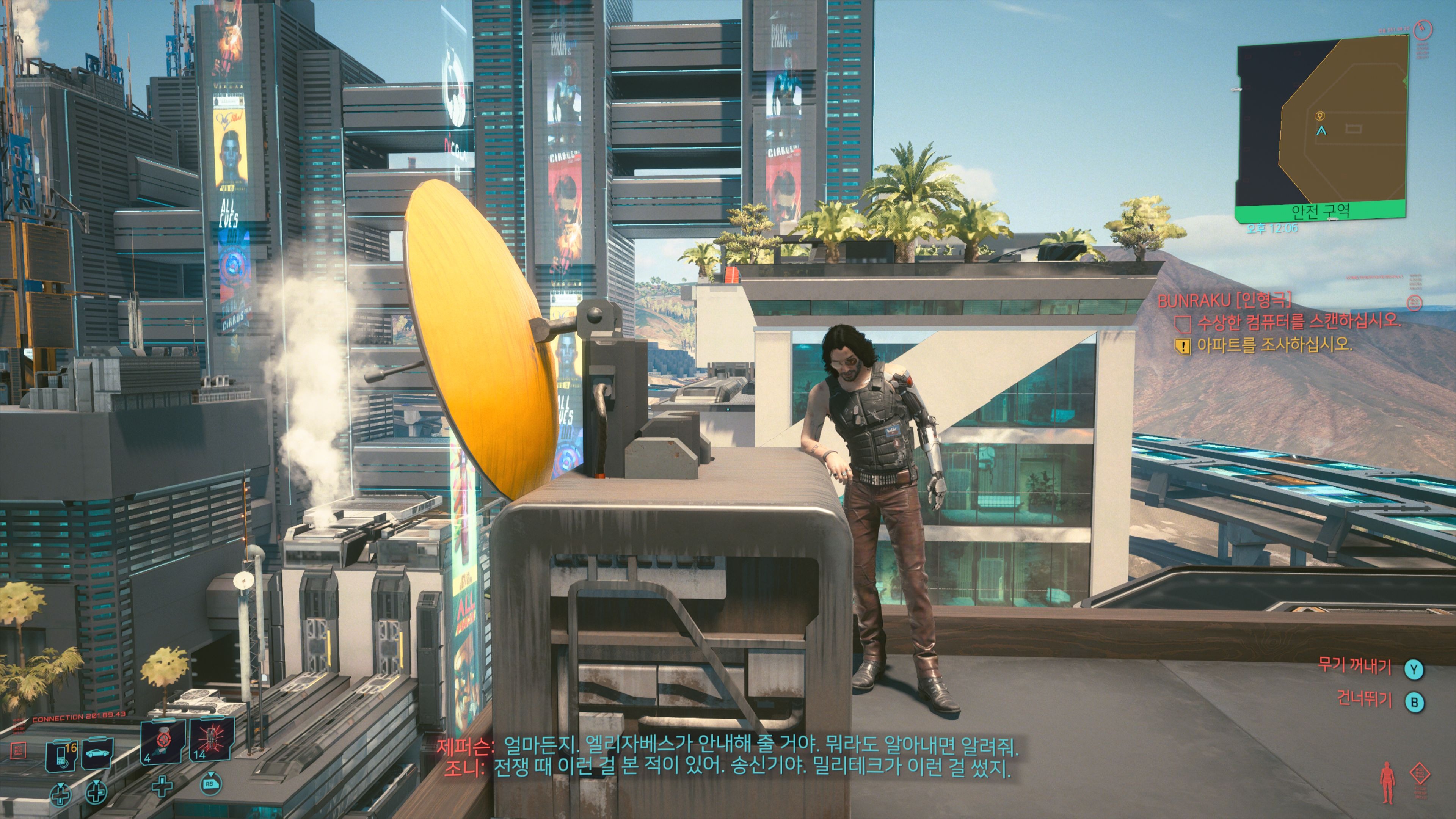The width and height of the screenshot is (1456, 819).
Task: Click the green safe zone banner
Action: click(1320, 212)
